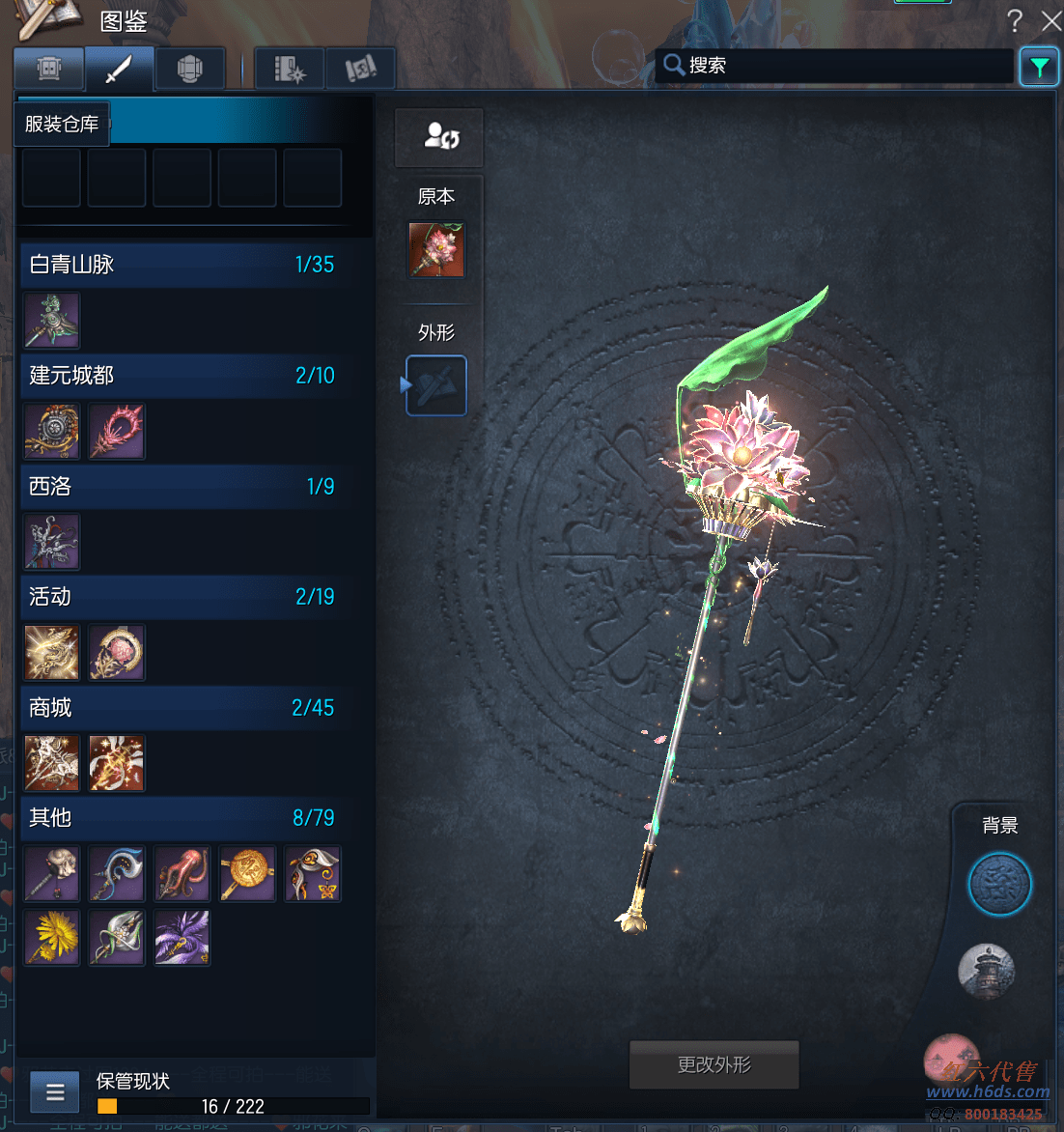The width and height of the screenshot is (1064, 1132).
Task: Expand the 白青山脉 category
Action: (182, 265)
